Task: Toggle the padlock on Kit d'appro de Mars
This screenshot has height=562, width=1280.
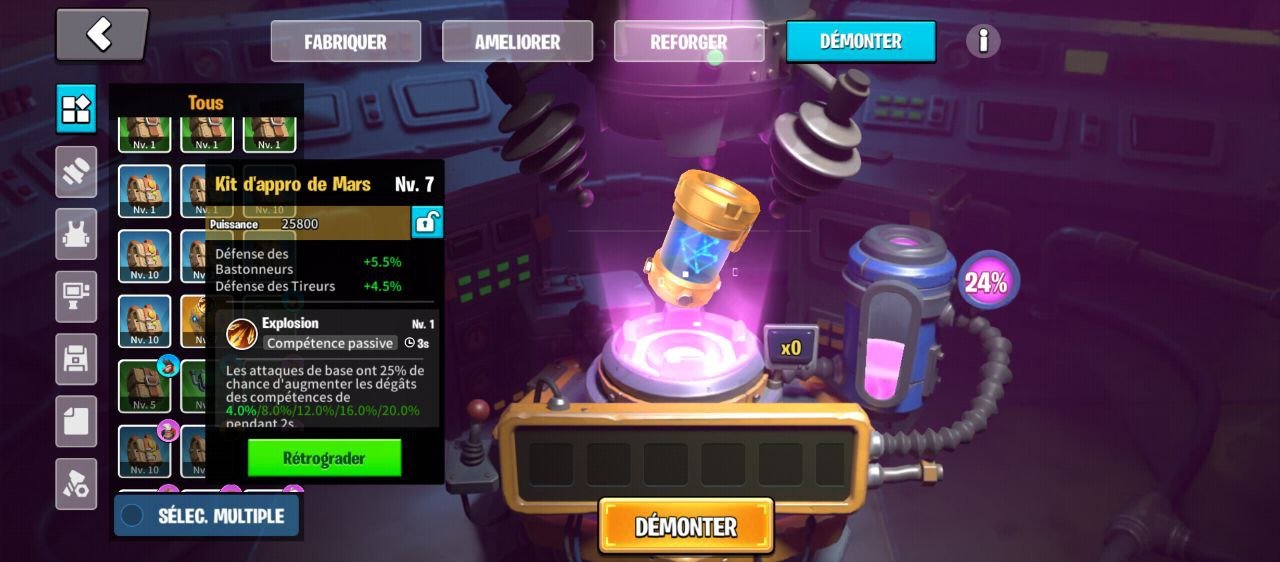Action: click(427, 222)
